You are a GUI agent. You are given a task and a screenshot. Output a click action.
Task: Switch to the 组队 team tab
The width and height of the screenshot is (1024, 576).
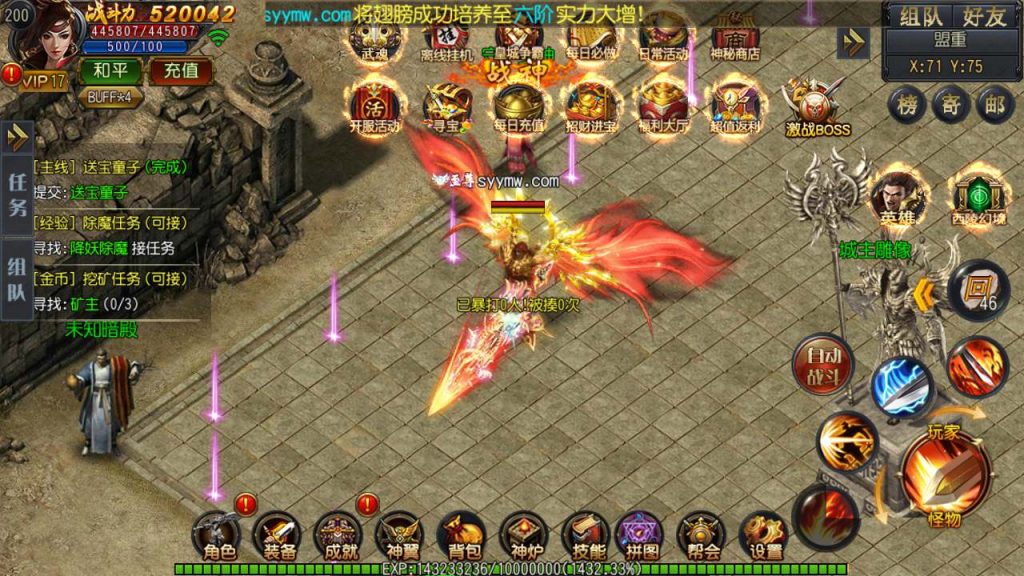918,16
